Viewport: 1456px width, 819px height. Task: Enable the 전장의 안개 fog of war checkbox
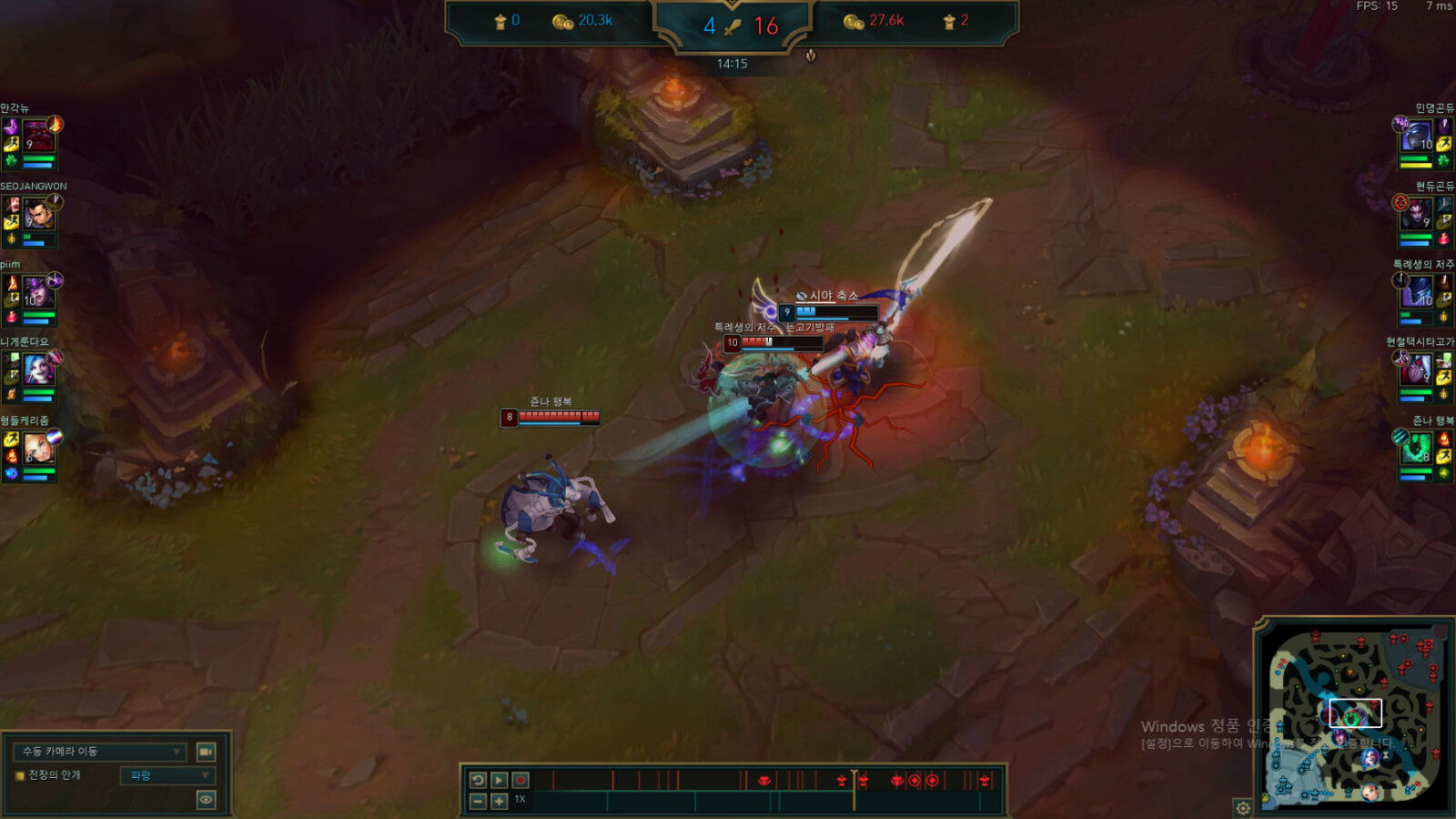[x=18, y=776]
